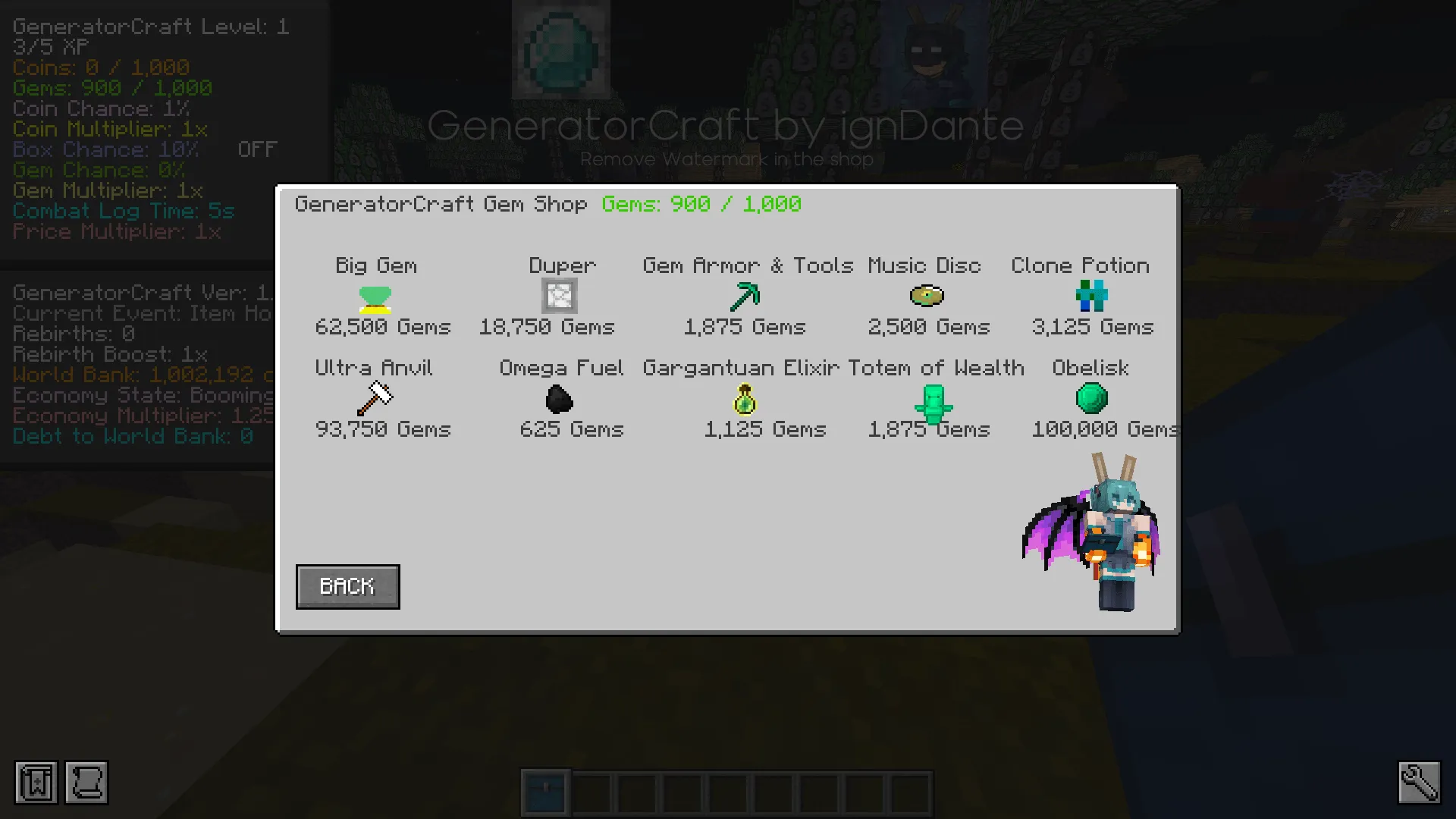Select the first hotbar slot
This screenshot has width=1456, height=819.
(545, 791)
